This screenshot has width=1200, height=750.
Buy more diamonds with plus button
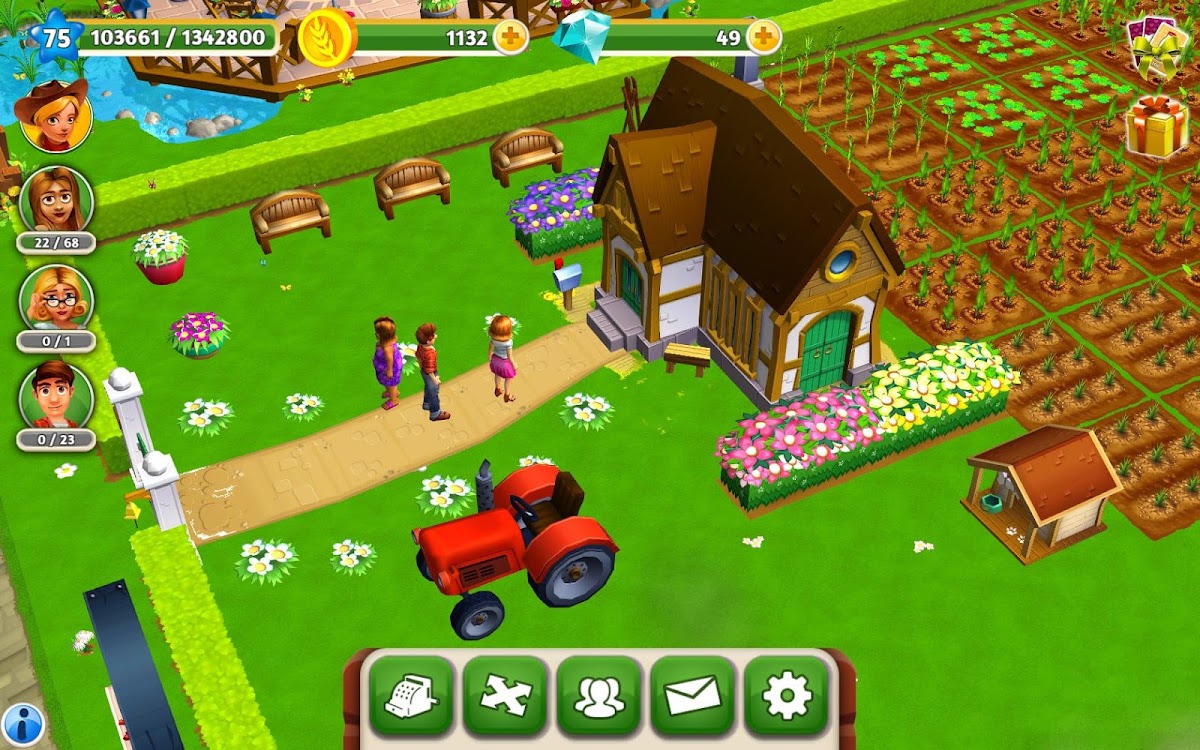coord(763,38)
